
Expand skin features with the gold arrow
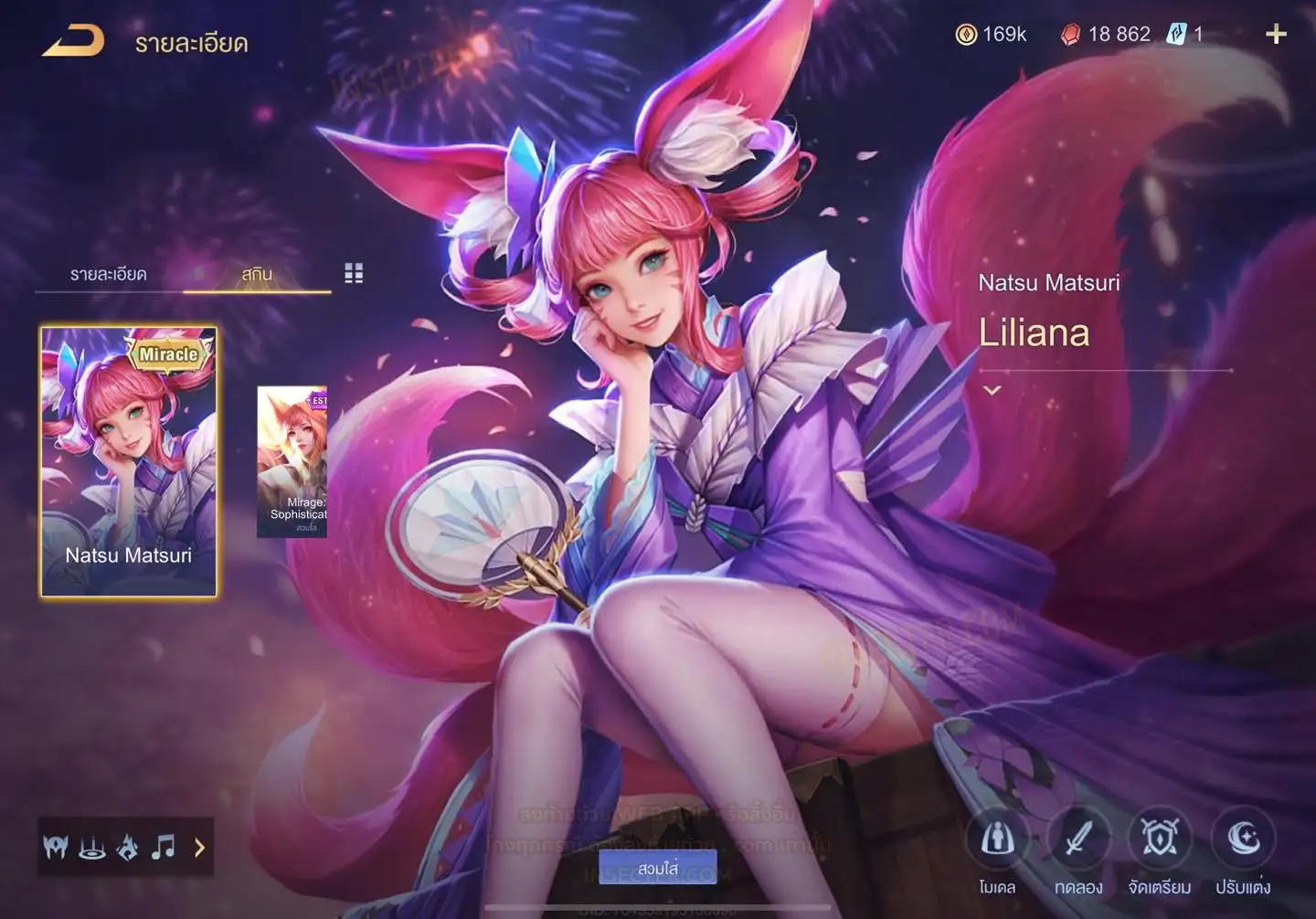coord(199,848)
